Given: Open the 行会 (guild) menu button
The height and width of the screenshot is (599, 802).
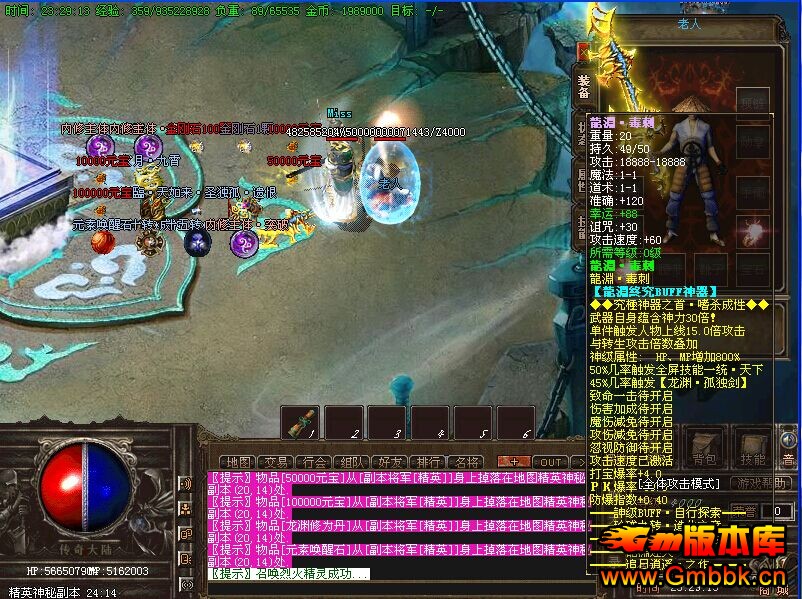Looking at the screenshot, I should point(314,462).
